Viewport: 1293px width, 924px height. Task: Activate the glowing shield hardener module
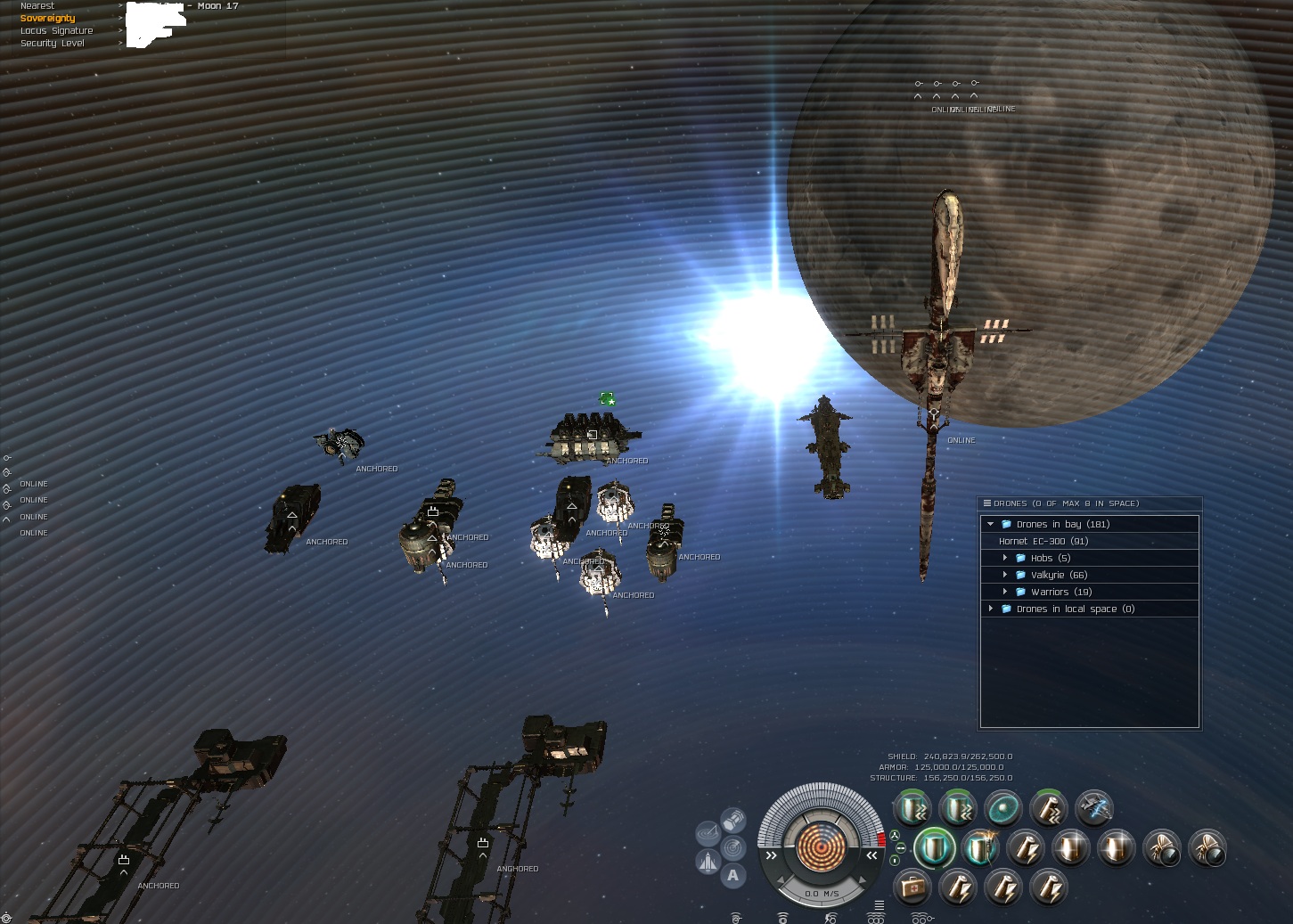click(x=934, y=847)
